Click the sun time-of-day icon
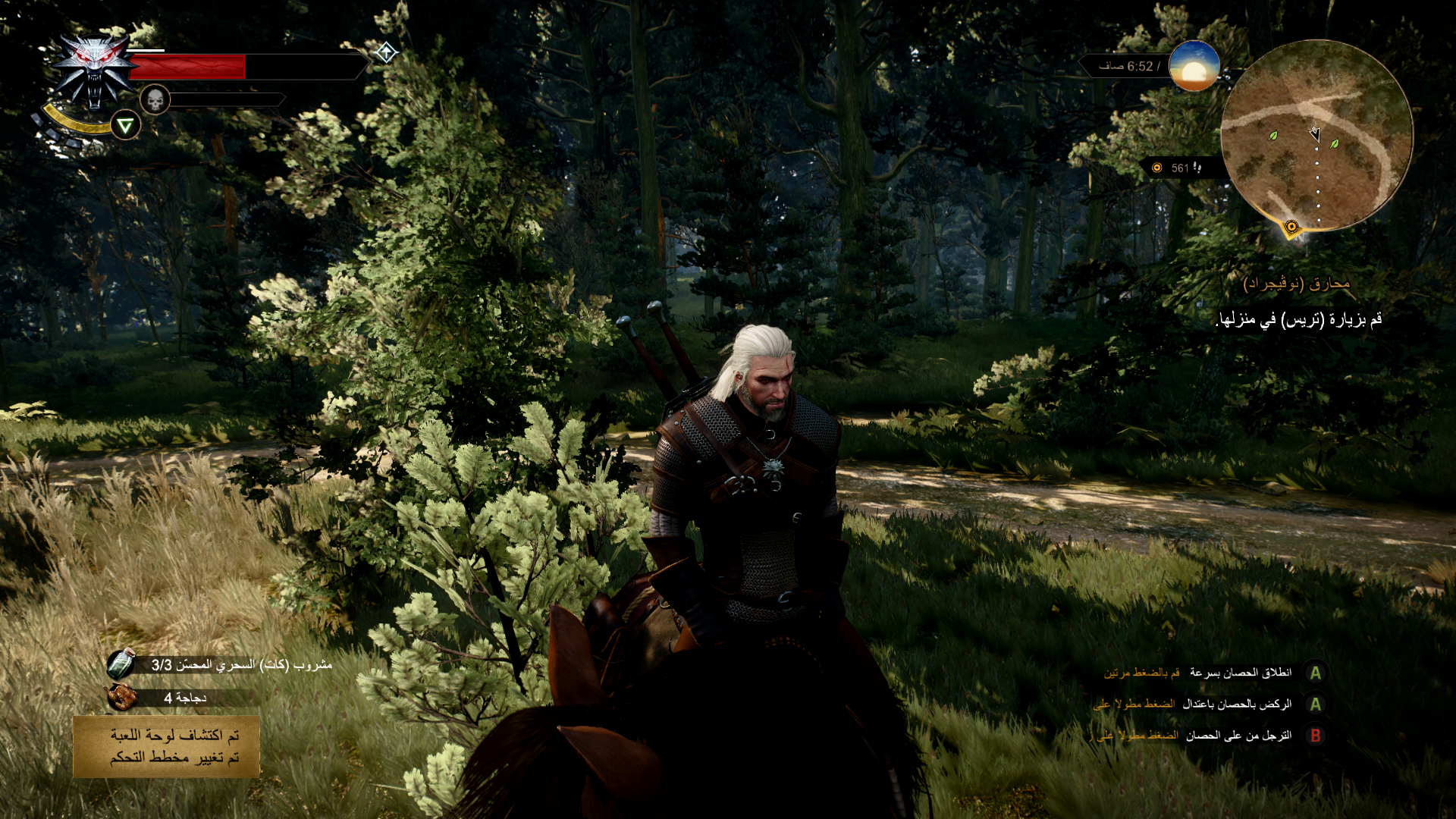 click(x=1194, y=67)
